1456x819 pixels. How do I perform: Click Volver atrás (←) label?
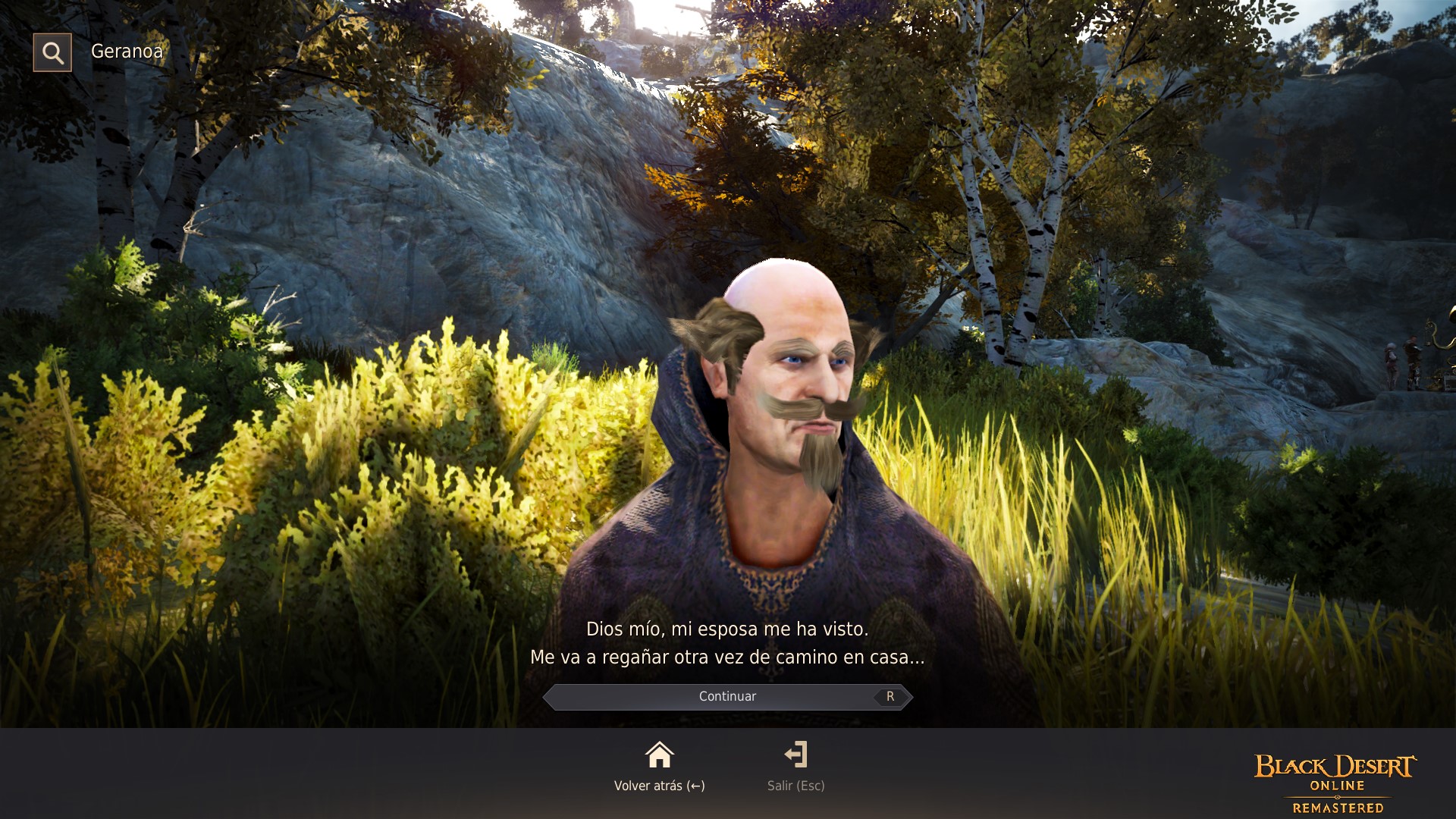pyautogui.click(x=659, y=786)
